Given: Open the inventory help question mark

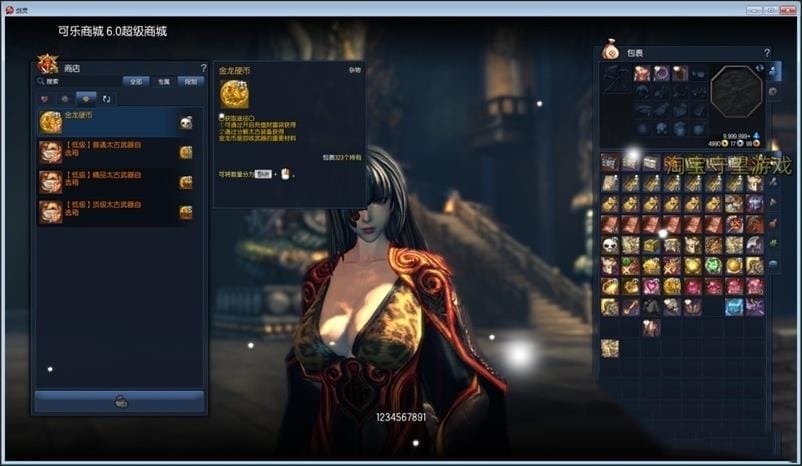Looking at the screenshot, I should pos(767,52).
